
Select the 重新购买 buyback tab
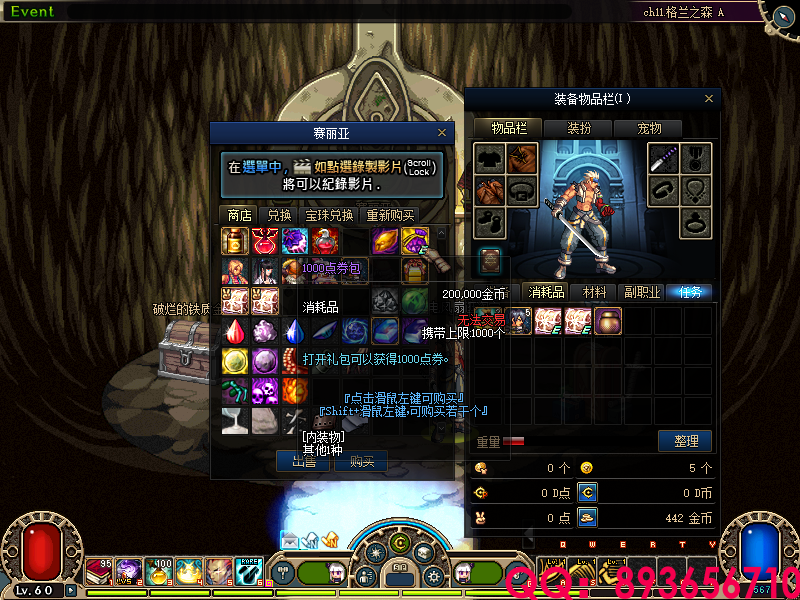click(390, 215)
